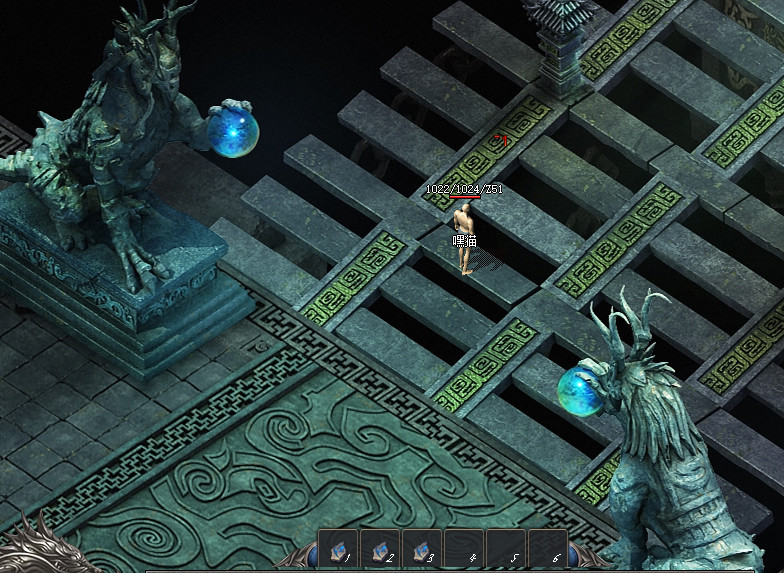Select the blue crystal in hotbar slot 2
The height and width of the screenshot is (573, 784).
[x=380, y=549]
